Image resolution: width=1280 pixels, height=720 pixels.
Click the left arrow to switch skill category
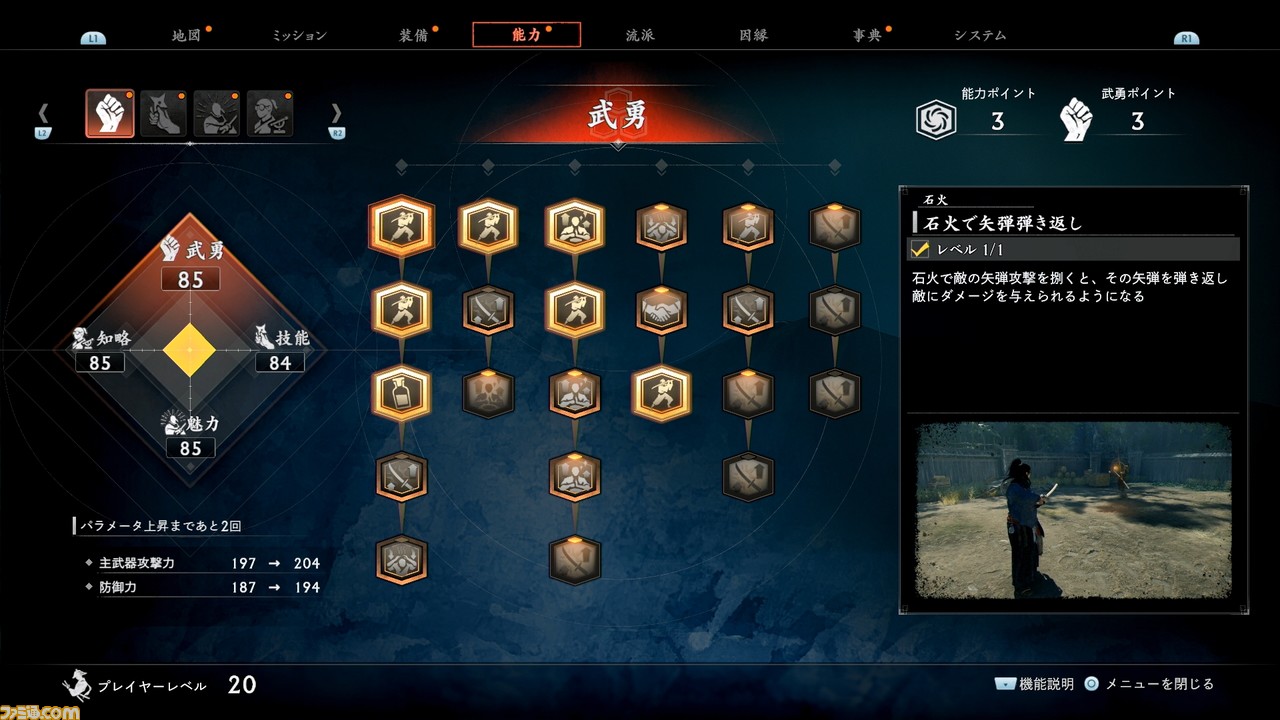pyautogui.click(x=43, y=113)
